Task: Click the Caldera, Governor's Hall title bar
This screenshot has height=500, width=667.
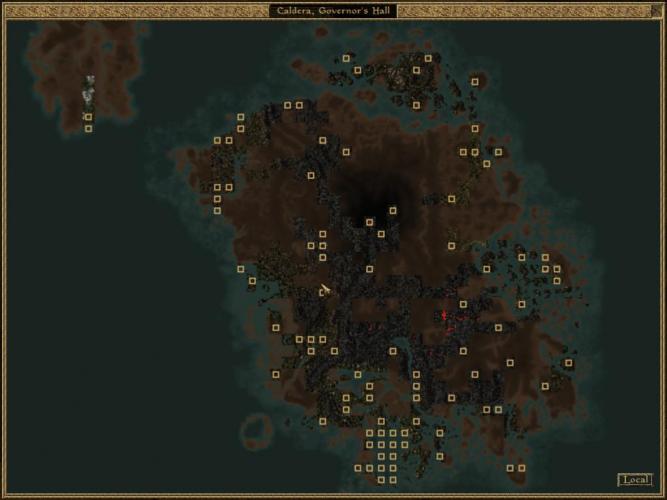Action: (x=333, y=10)
